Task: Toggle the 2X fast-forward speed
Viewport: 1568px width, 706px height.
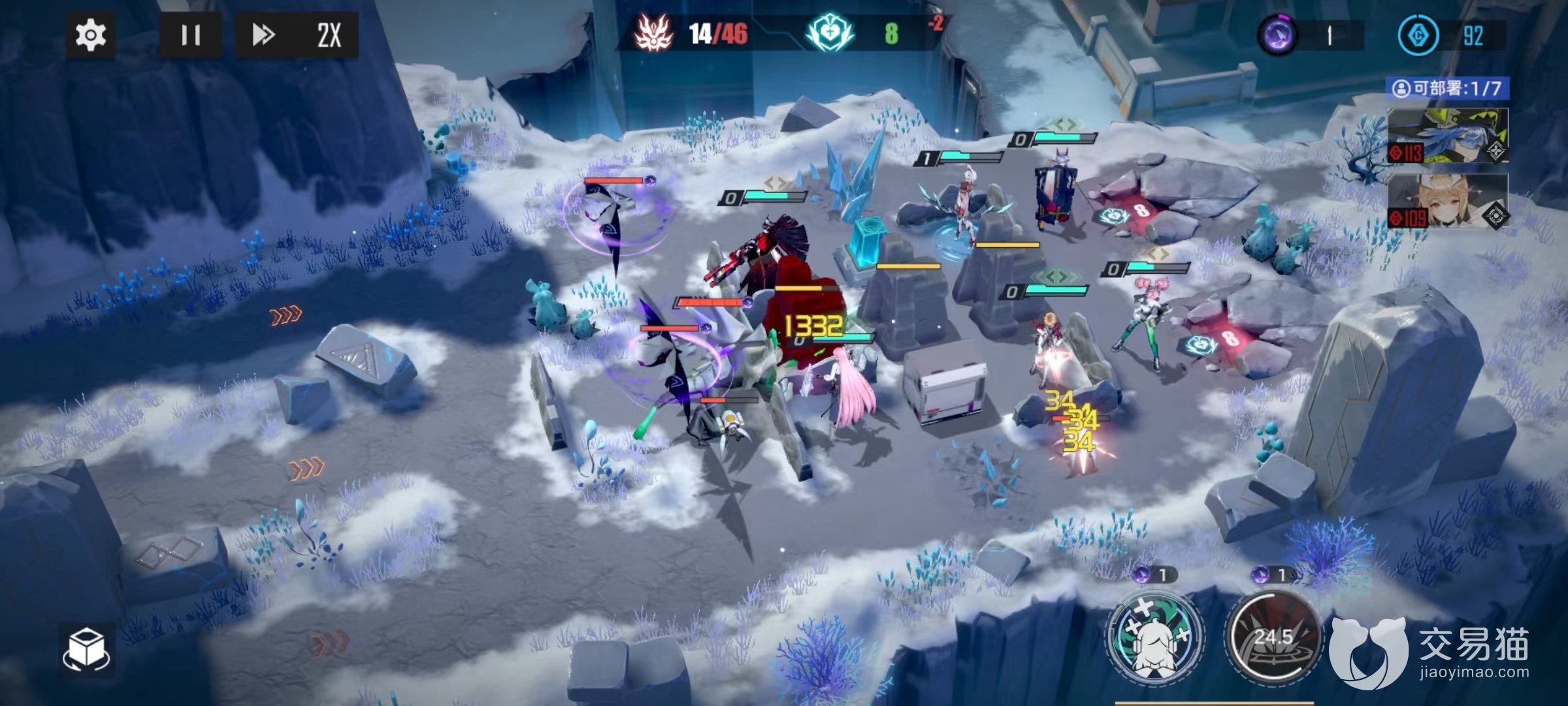Action: pyautogui.click(x=297, y=35)
